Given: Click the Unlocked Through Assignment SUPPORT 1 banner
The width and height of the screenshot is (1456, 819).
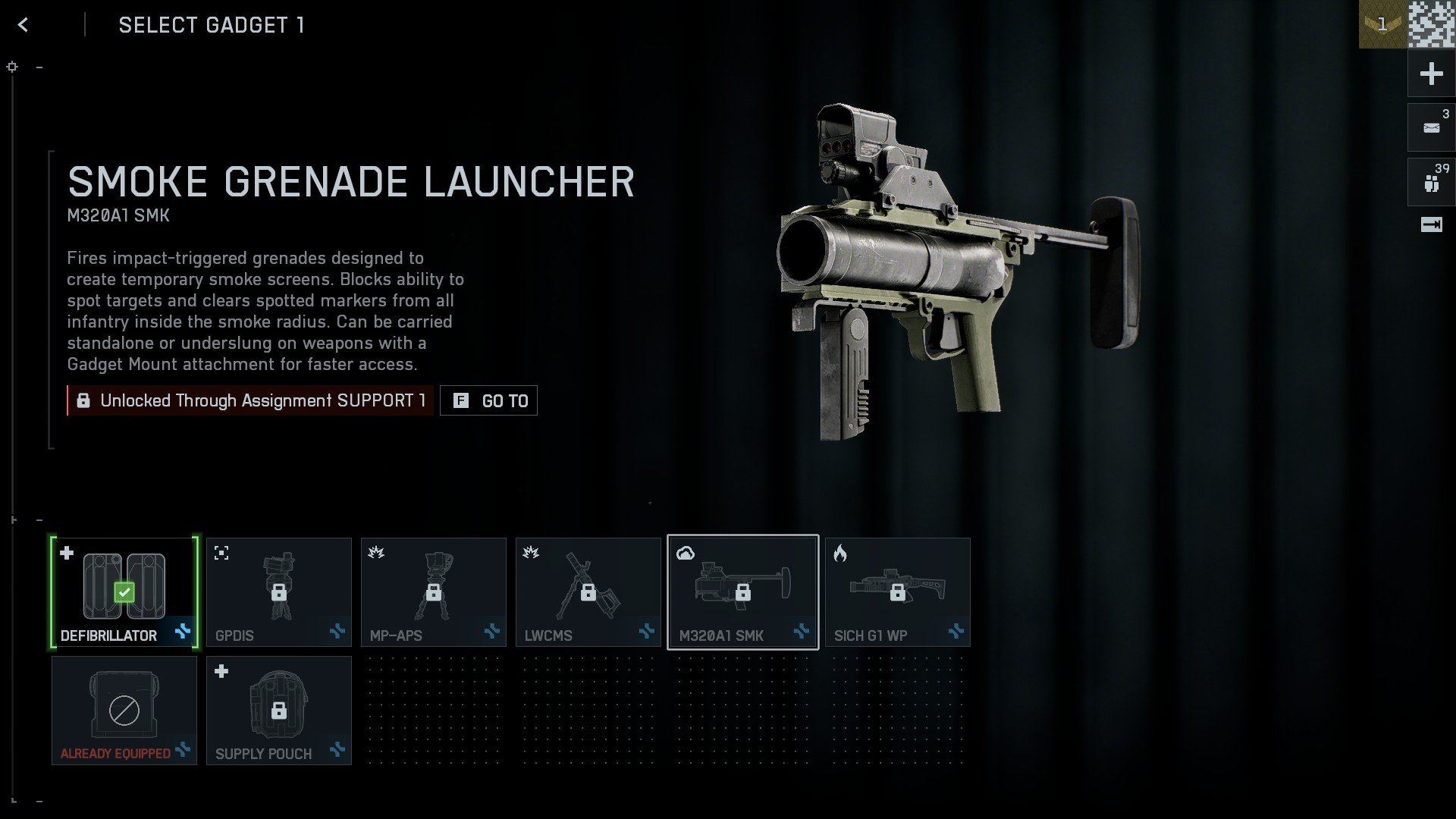Looking at the screenshot, I should pyautogui.click(x=250, y=400).
